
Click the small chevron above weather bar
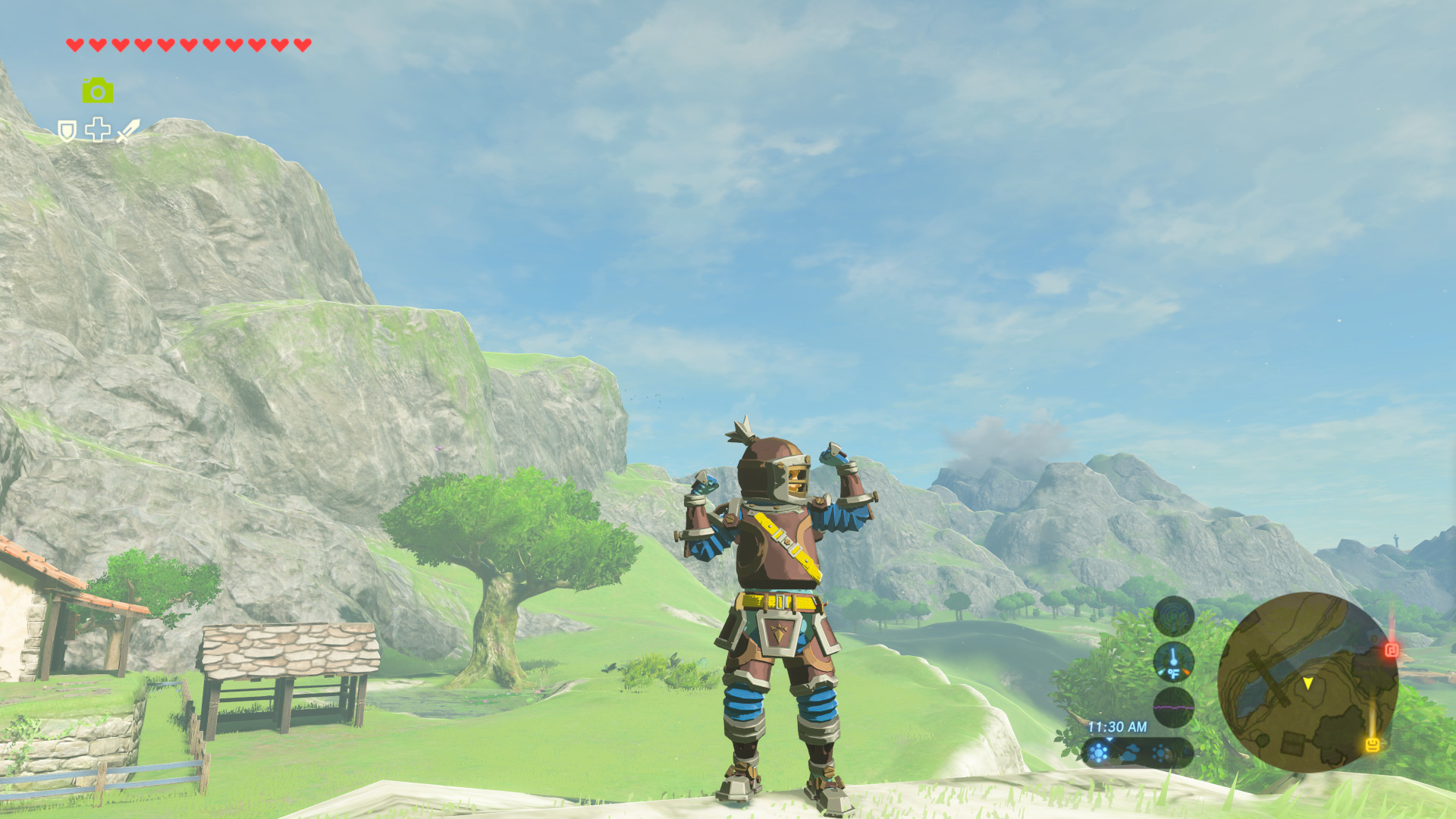coord(1109,739)
